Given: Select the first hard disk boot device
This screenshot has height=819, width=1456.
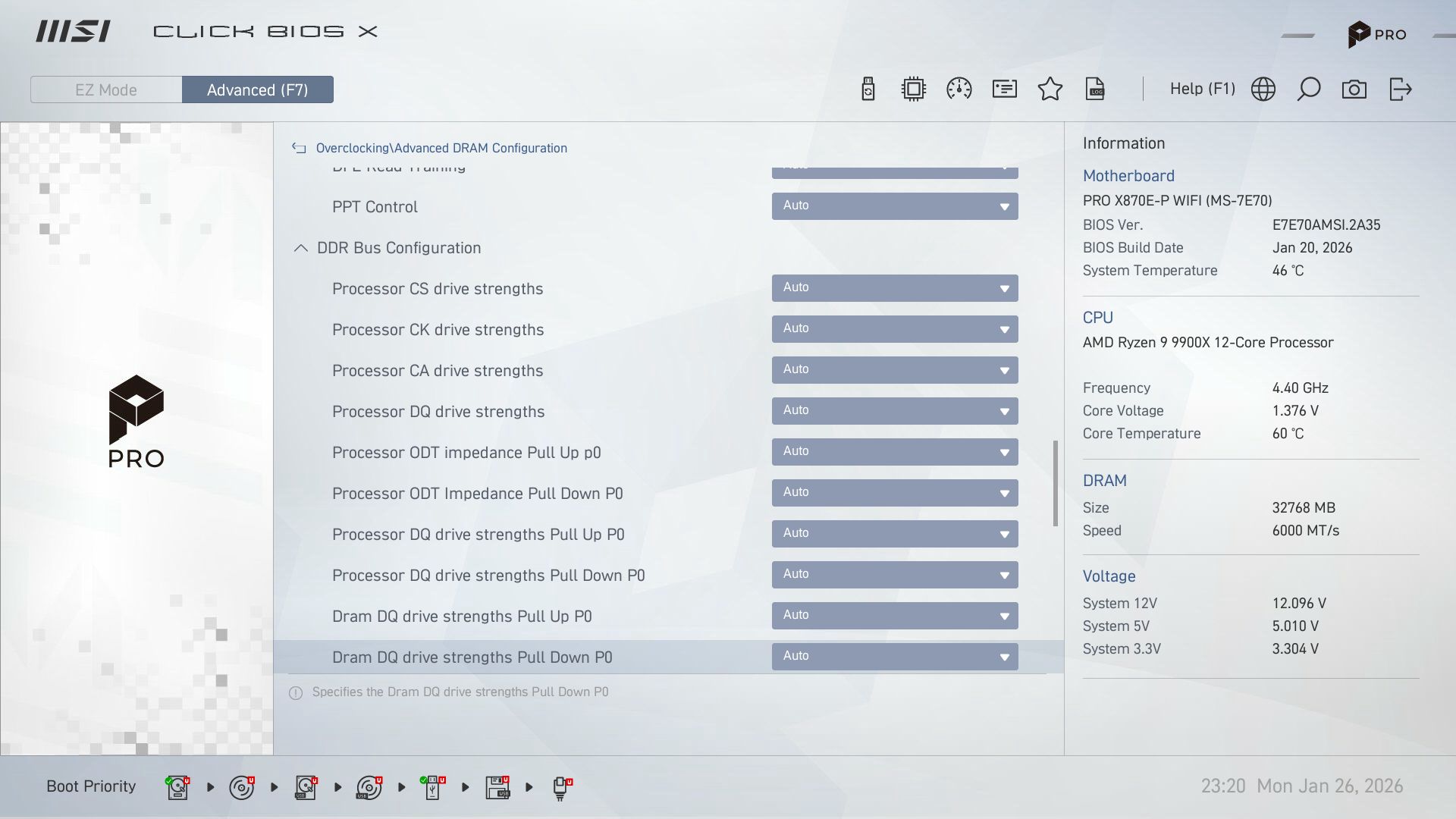Looking at the screenshot, I should [177, 786].
